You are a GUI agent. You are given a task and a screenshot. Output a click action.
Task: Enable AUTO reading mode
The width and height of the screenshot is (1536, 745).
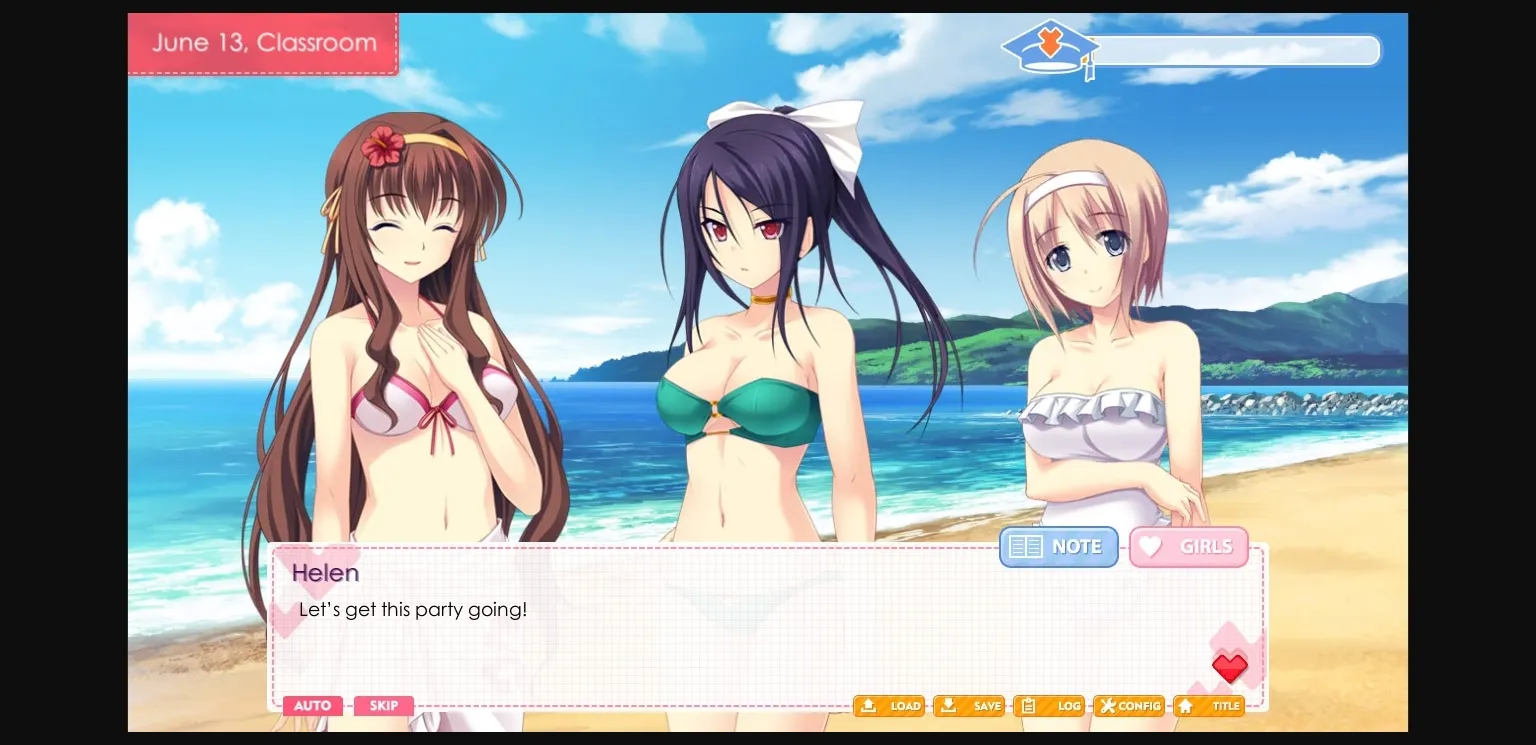312,705
